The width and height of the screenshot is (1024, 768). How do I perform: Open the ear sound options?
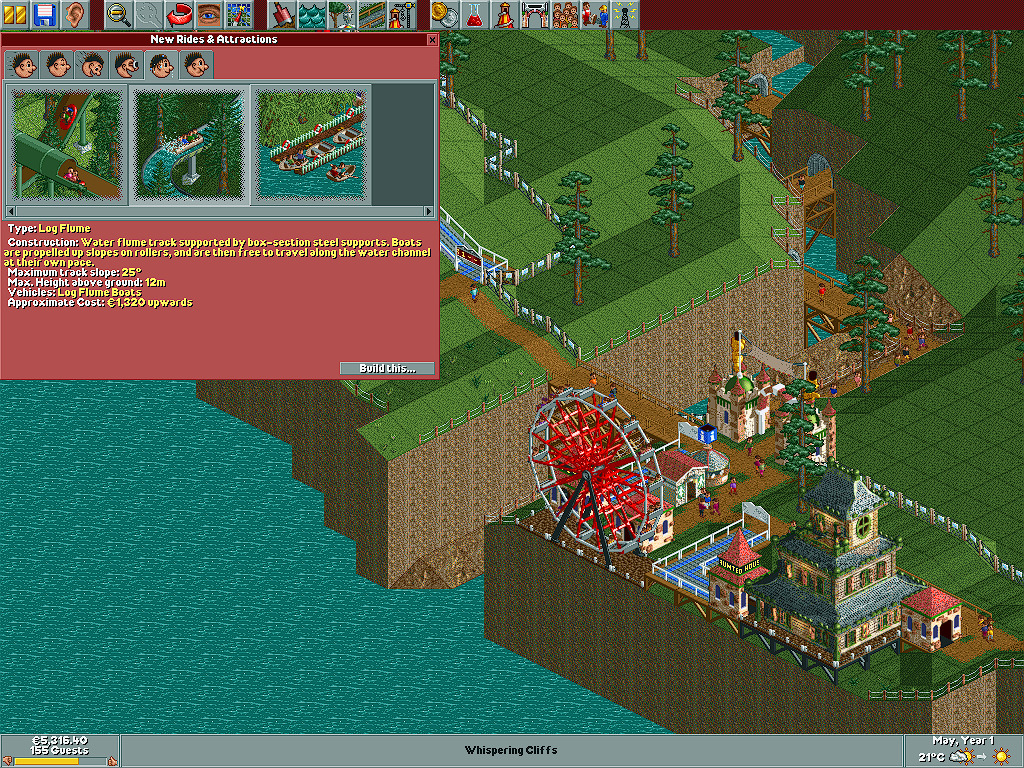click(73, 15)
